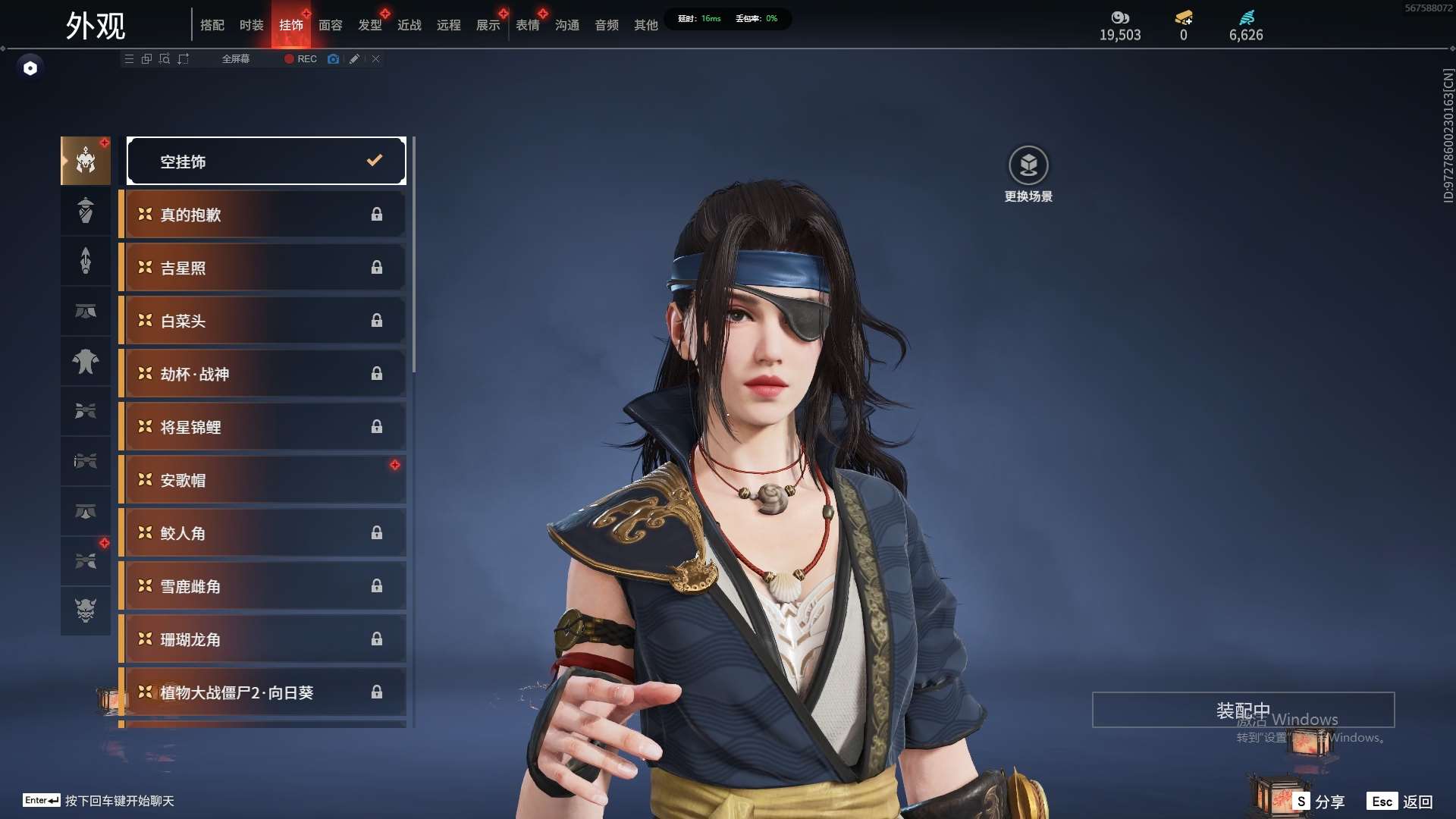Click the 装配中 equip button

pos(1243,710)
